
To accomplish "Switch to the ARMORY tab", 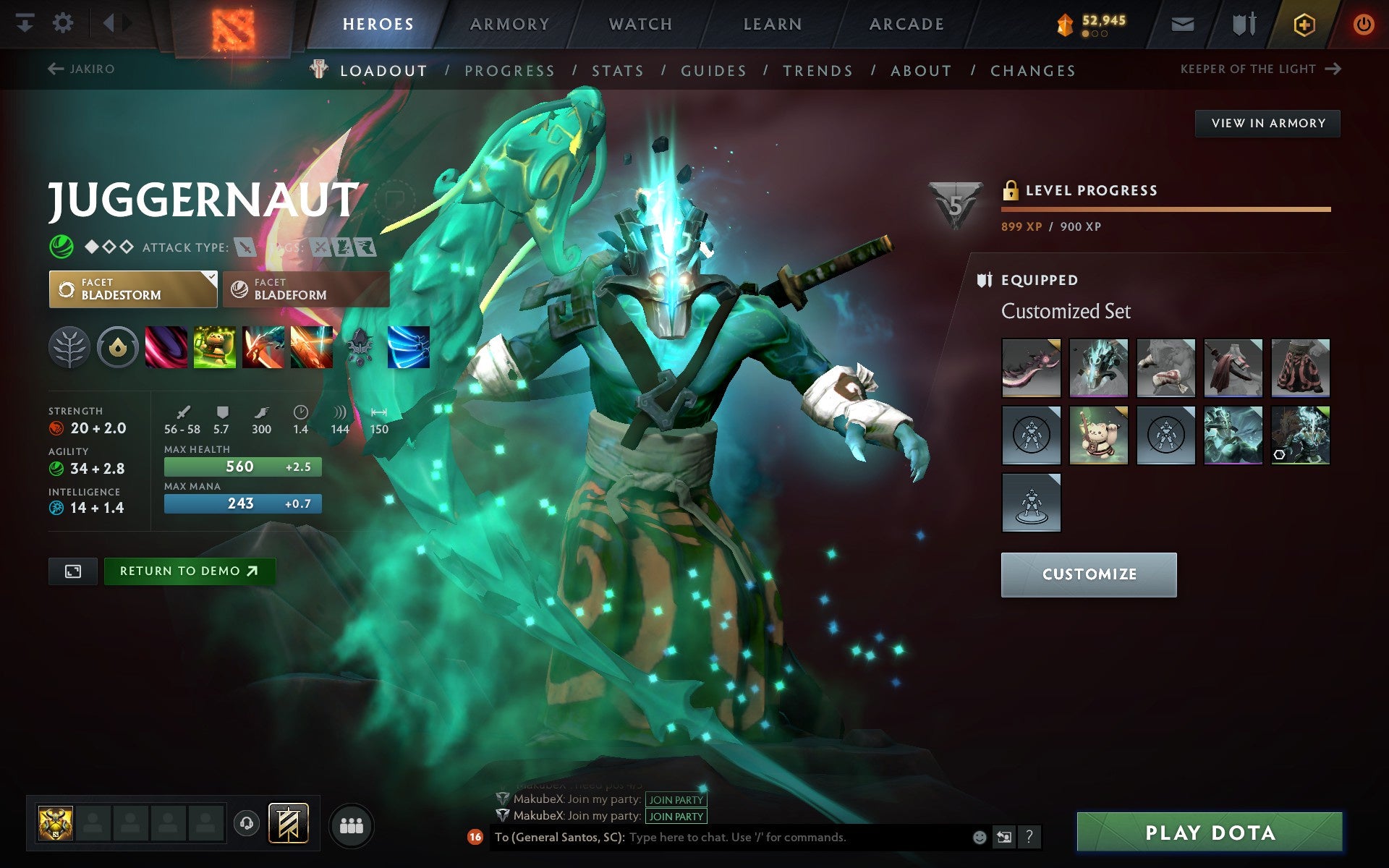I will [509, 23].
